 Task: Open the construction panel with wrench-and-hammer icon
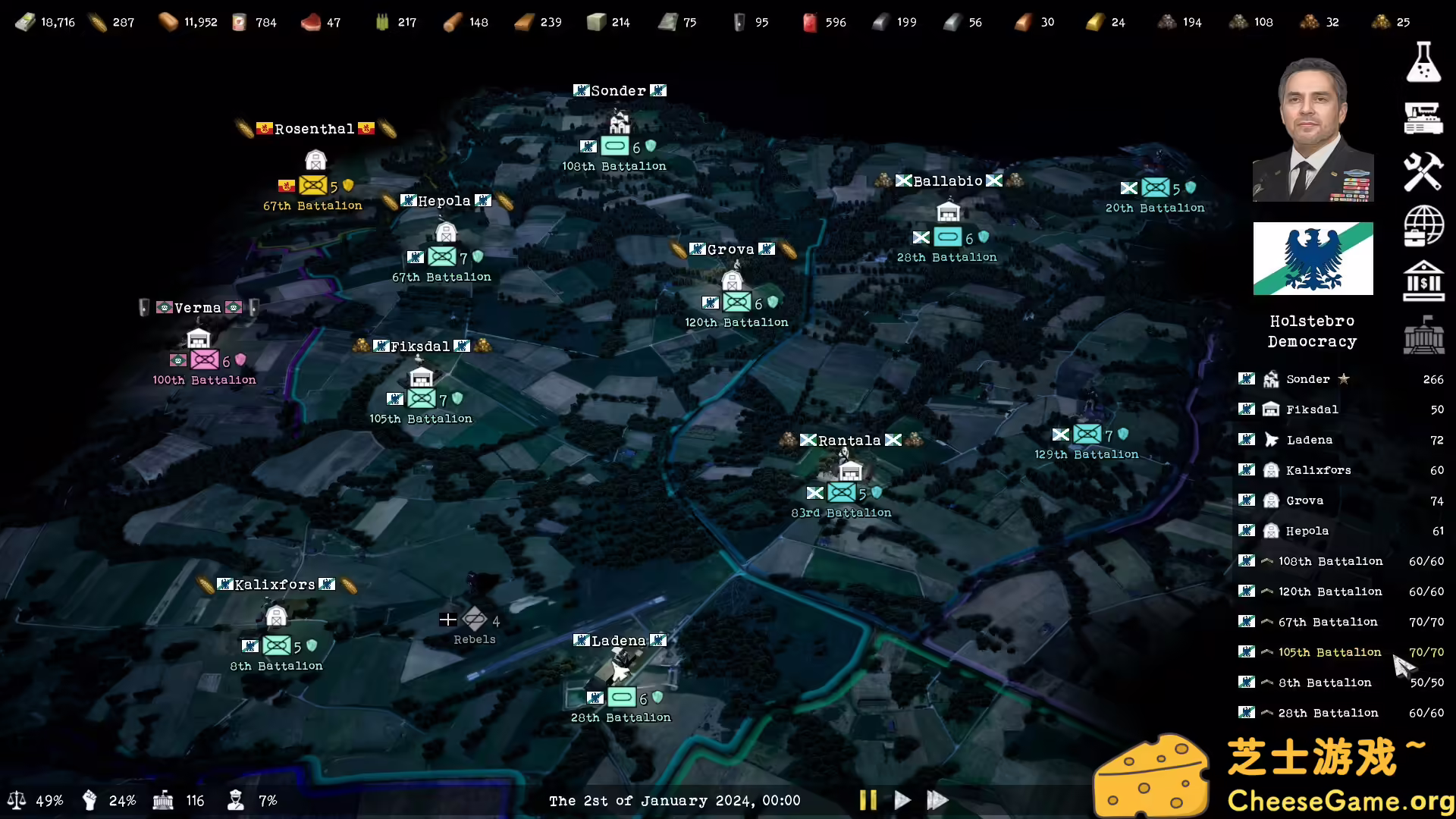1424,172
